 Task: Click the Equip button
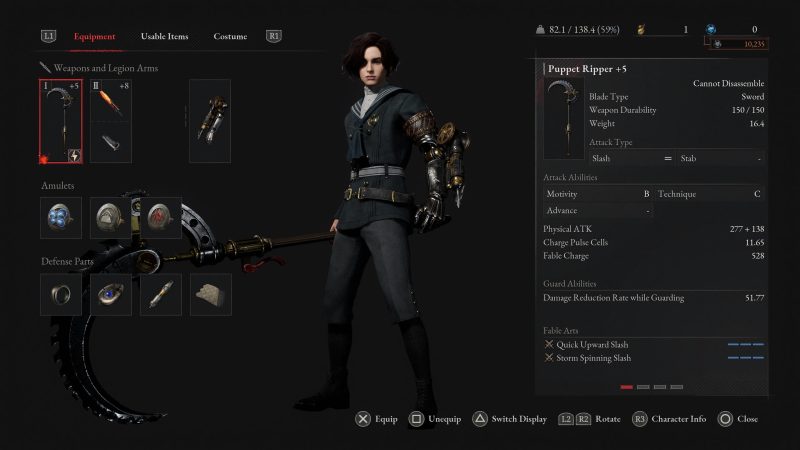(377, 419)
